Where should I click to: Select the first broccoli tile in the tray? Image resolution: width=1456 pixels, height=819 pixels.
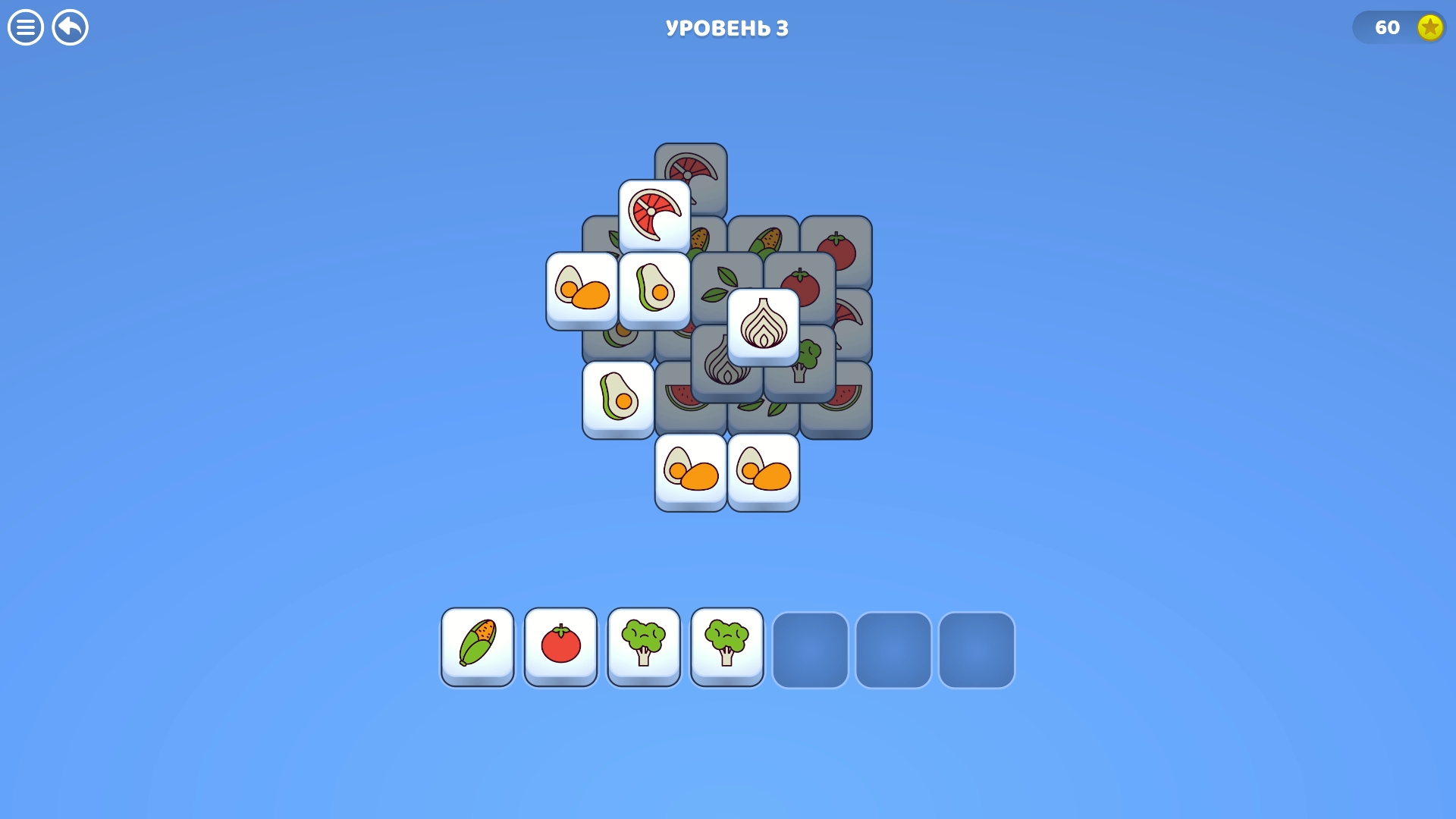[644, 647]
